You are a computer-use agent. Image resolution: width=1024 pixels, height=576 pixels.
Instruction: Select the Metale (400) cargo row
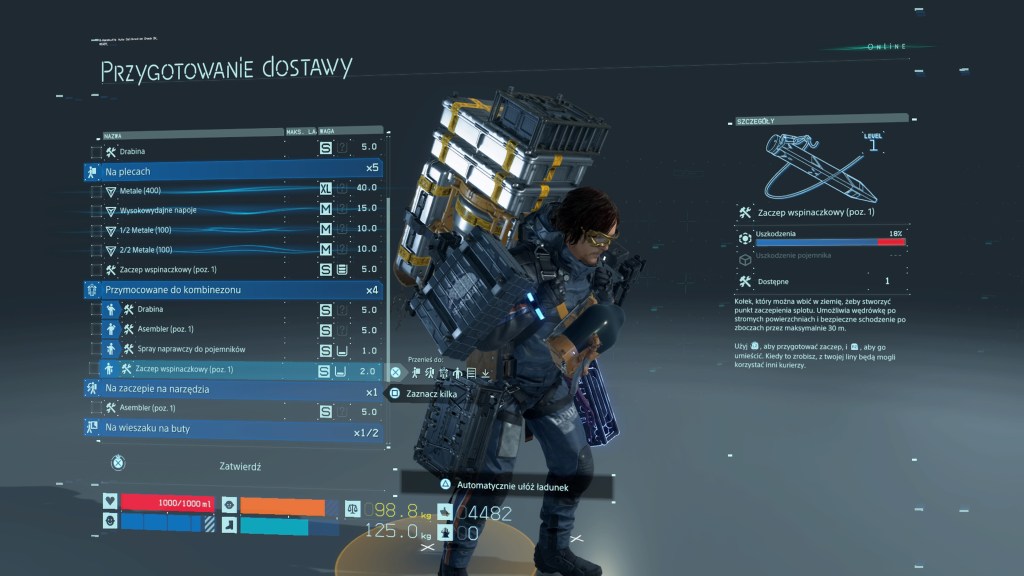[x=230, y=189]
